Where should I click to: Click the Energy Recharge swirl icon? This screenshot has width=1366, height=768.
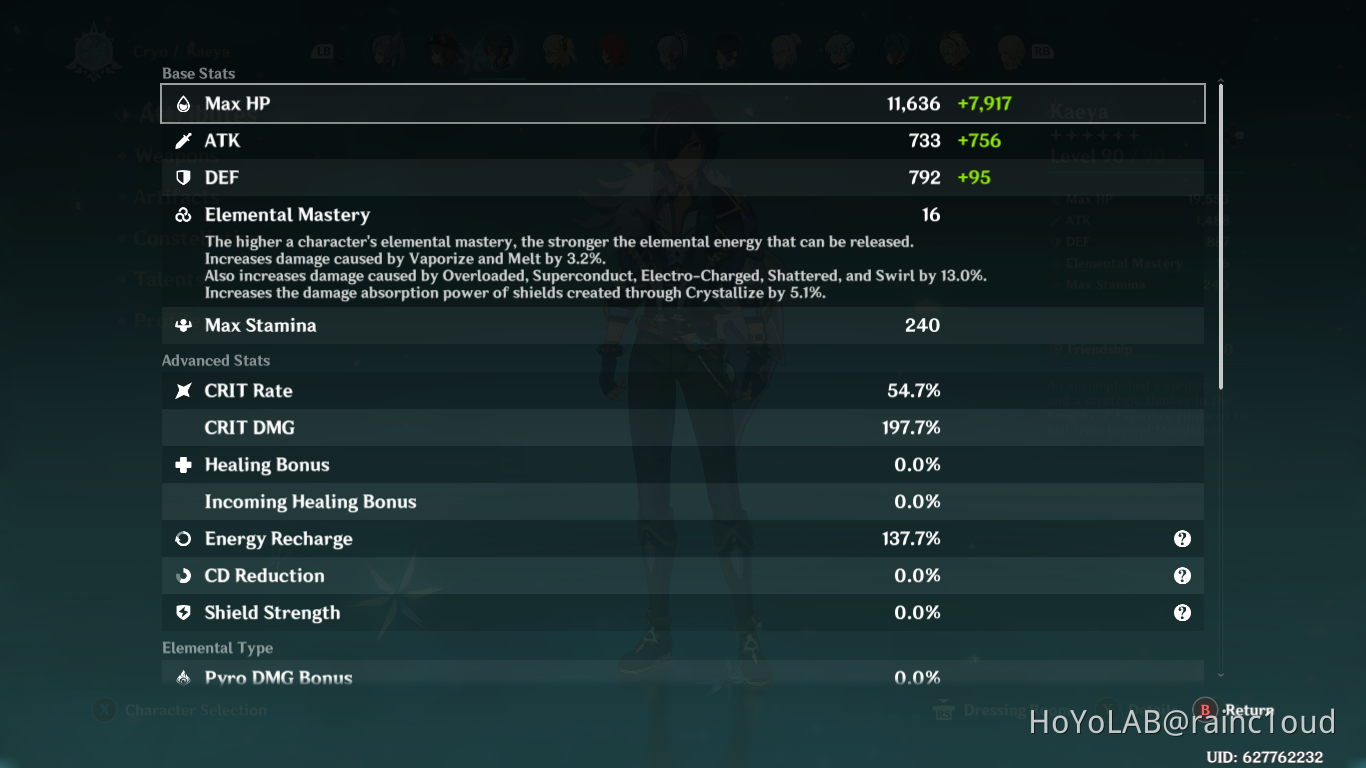[x=185, y=538]
